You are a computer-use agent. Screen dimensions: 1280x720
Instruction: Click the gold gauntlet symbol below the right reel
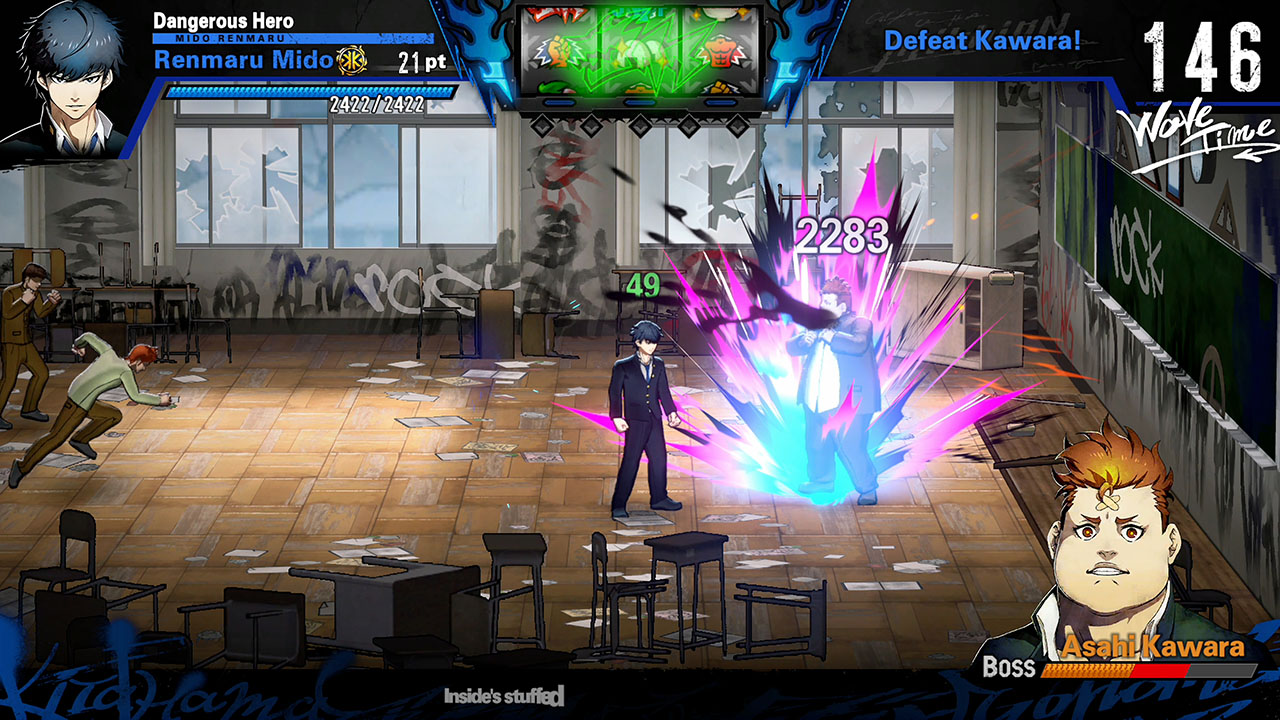[x=719, y=87]
